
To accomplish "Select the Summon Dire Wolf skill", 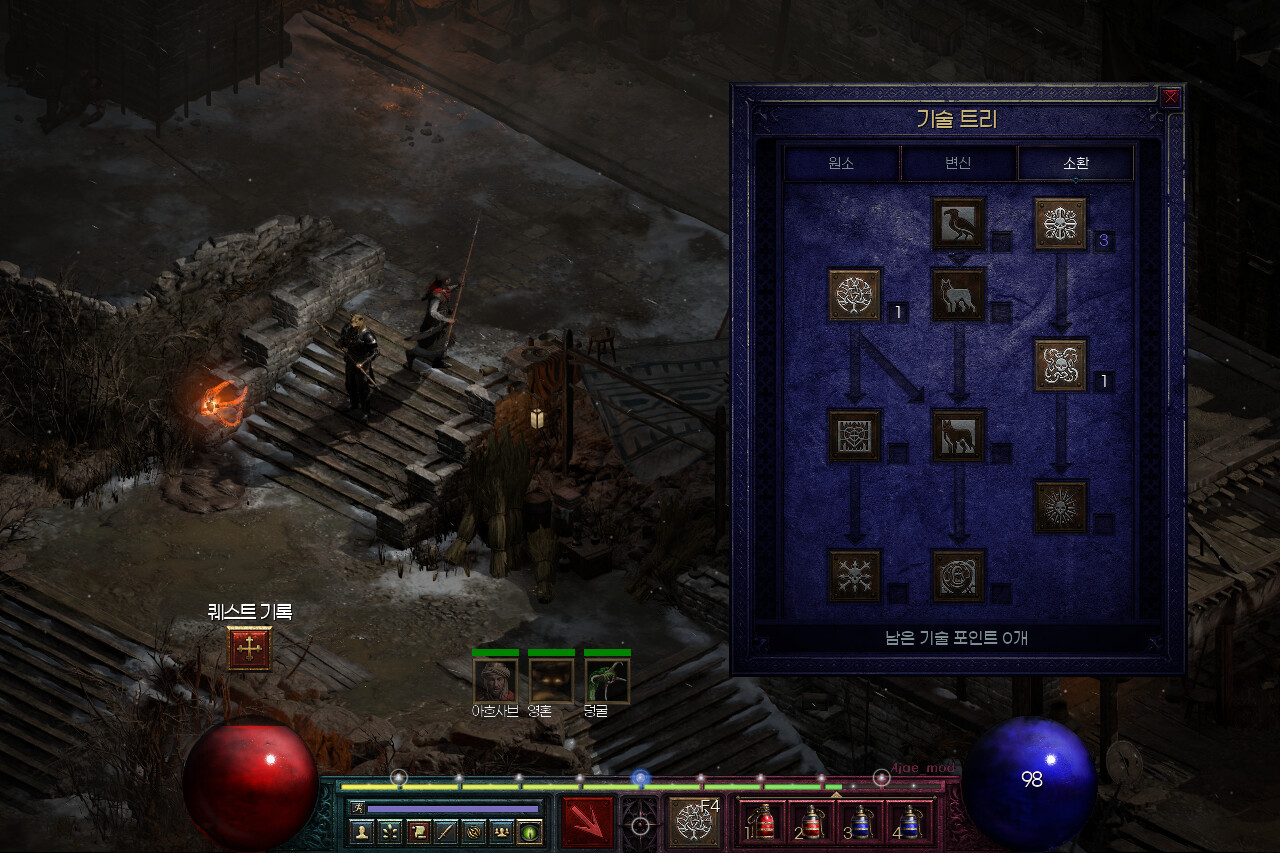I will pyautogui.click(x=959, y=435).
